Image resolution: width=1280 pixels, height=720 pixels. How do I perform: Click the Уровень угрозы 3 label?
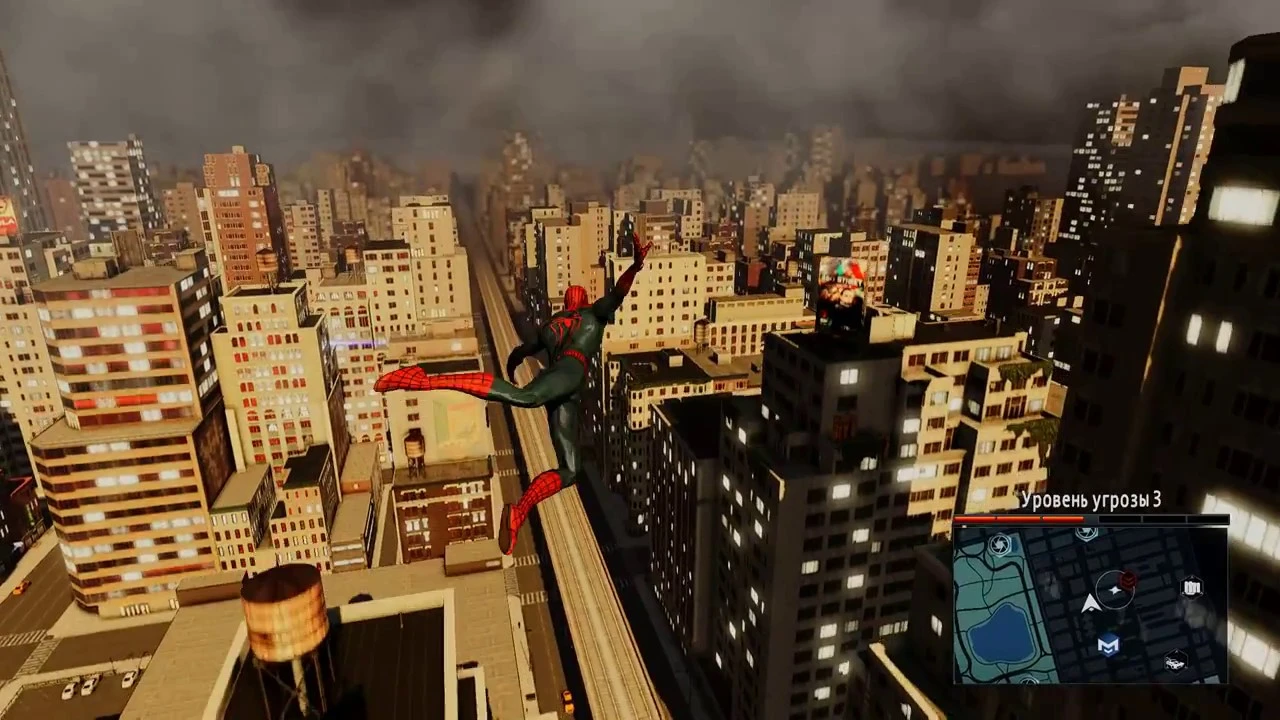(x=1090, y=500)
